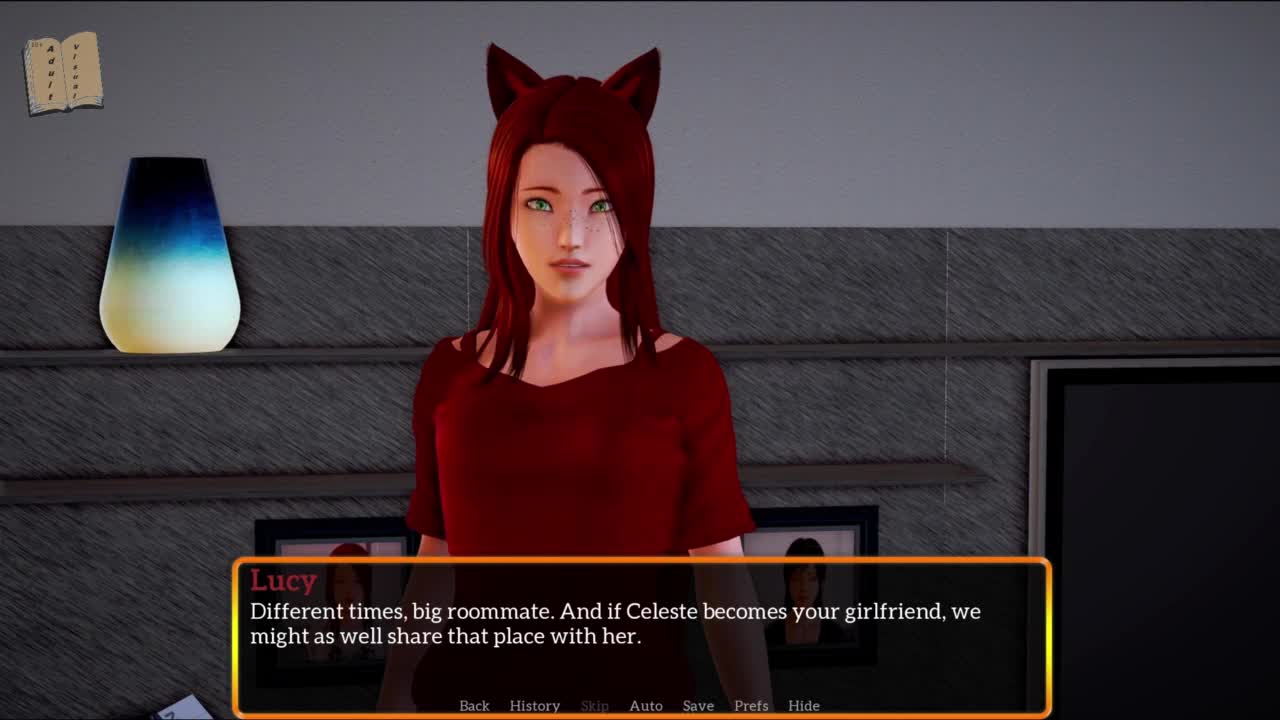Viewport: 1280px width, 720px height.
Task: Open the dialogue History log
Action: (x=534, y=705)
